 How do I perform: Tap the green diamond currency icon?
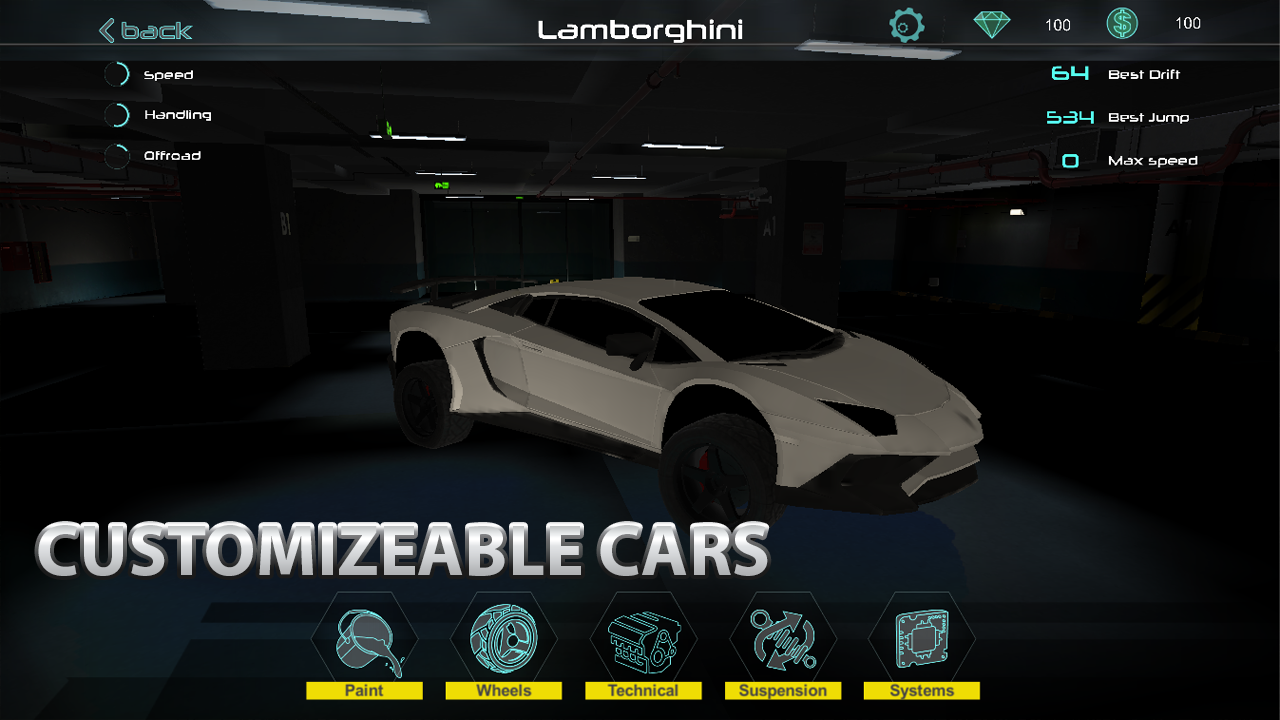pyautogui.click(x=992, y=24)
